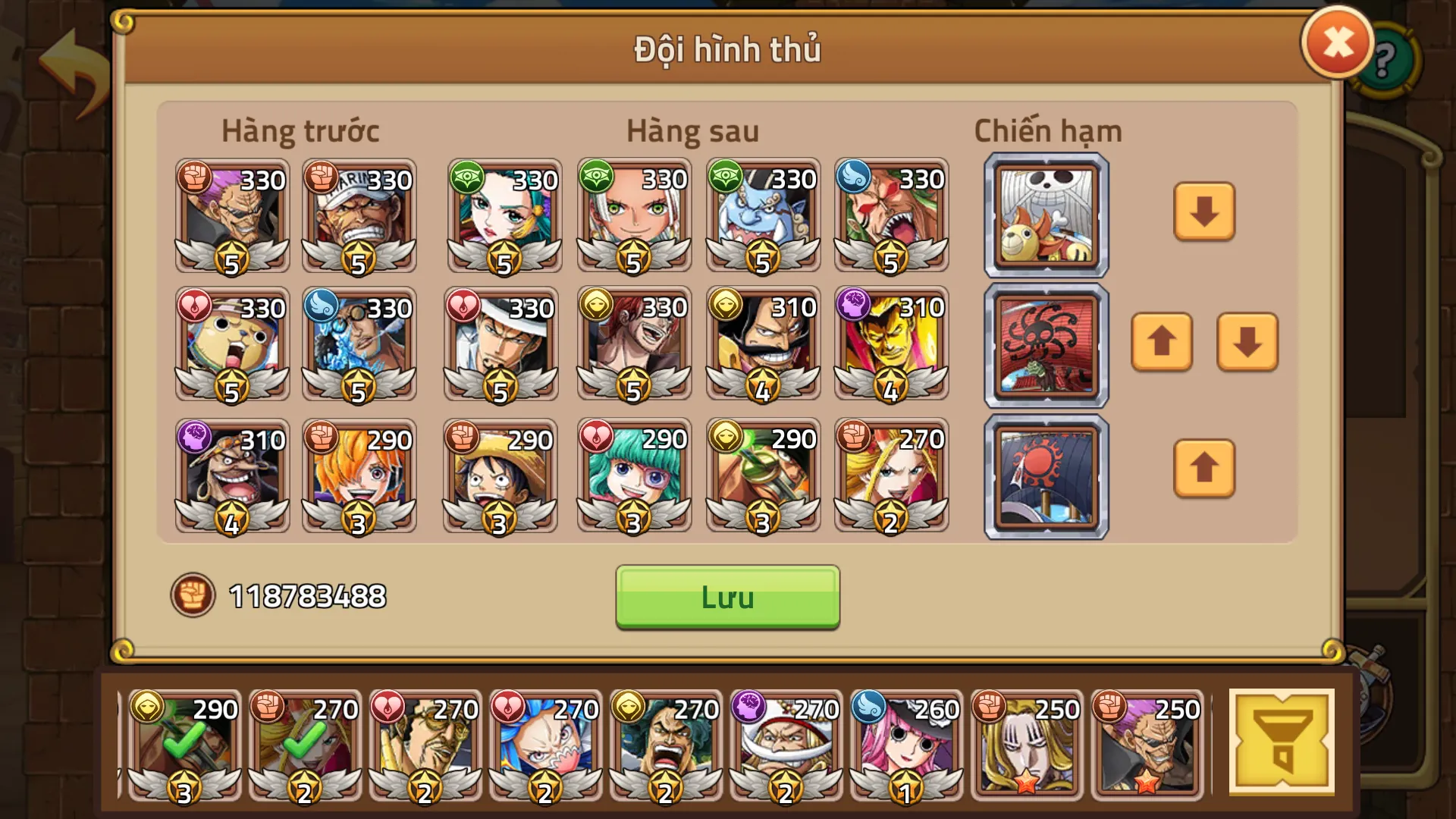Click the up arrow for the bottom warship slot

point(1204,471)
